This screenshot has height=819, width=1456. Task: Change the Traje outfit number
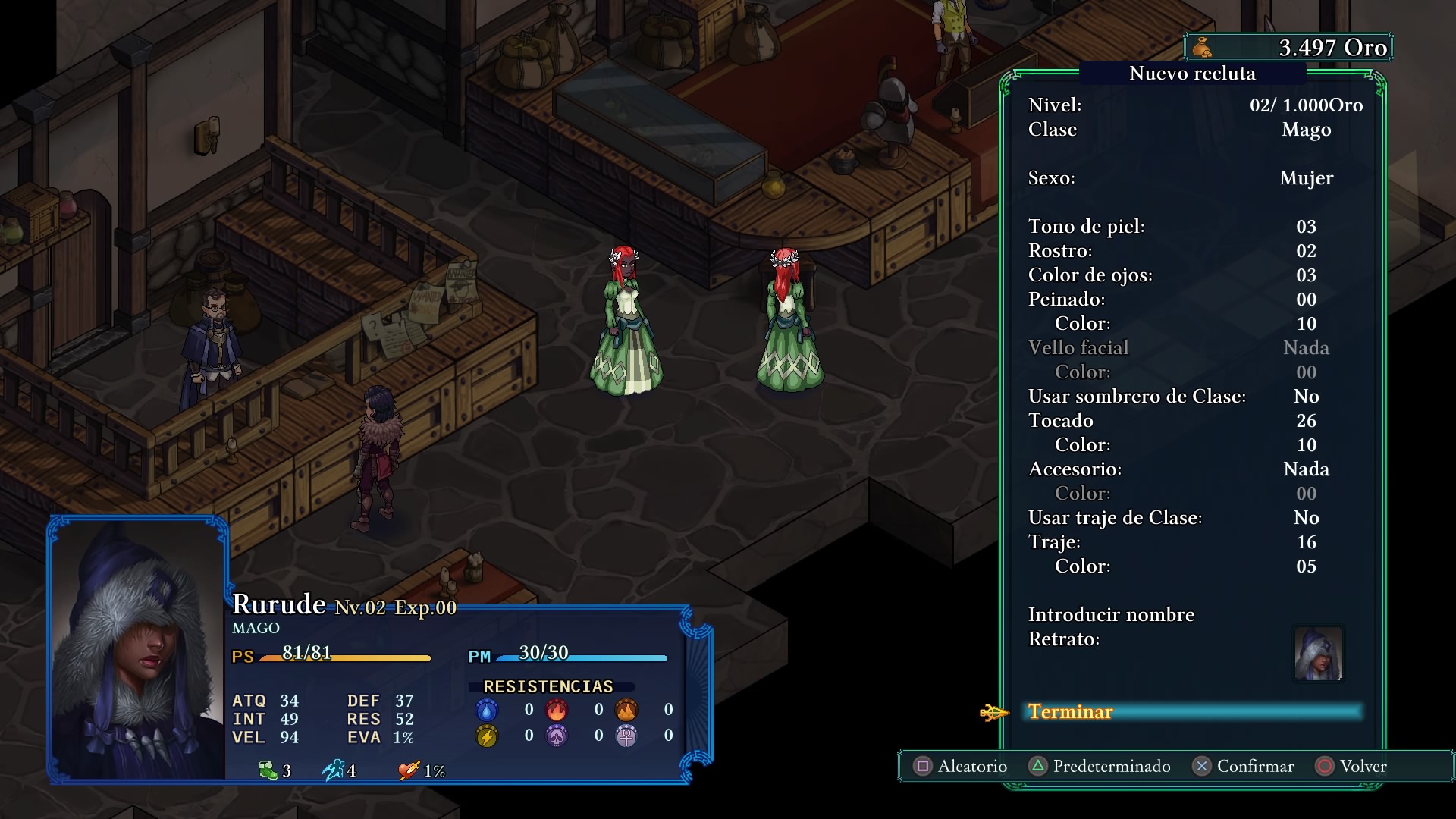(x=1194, y=542)
